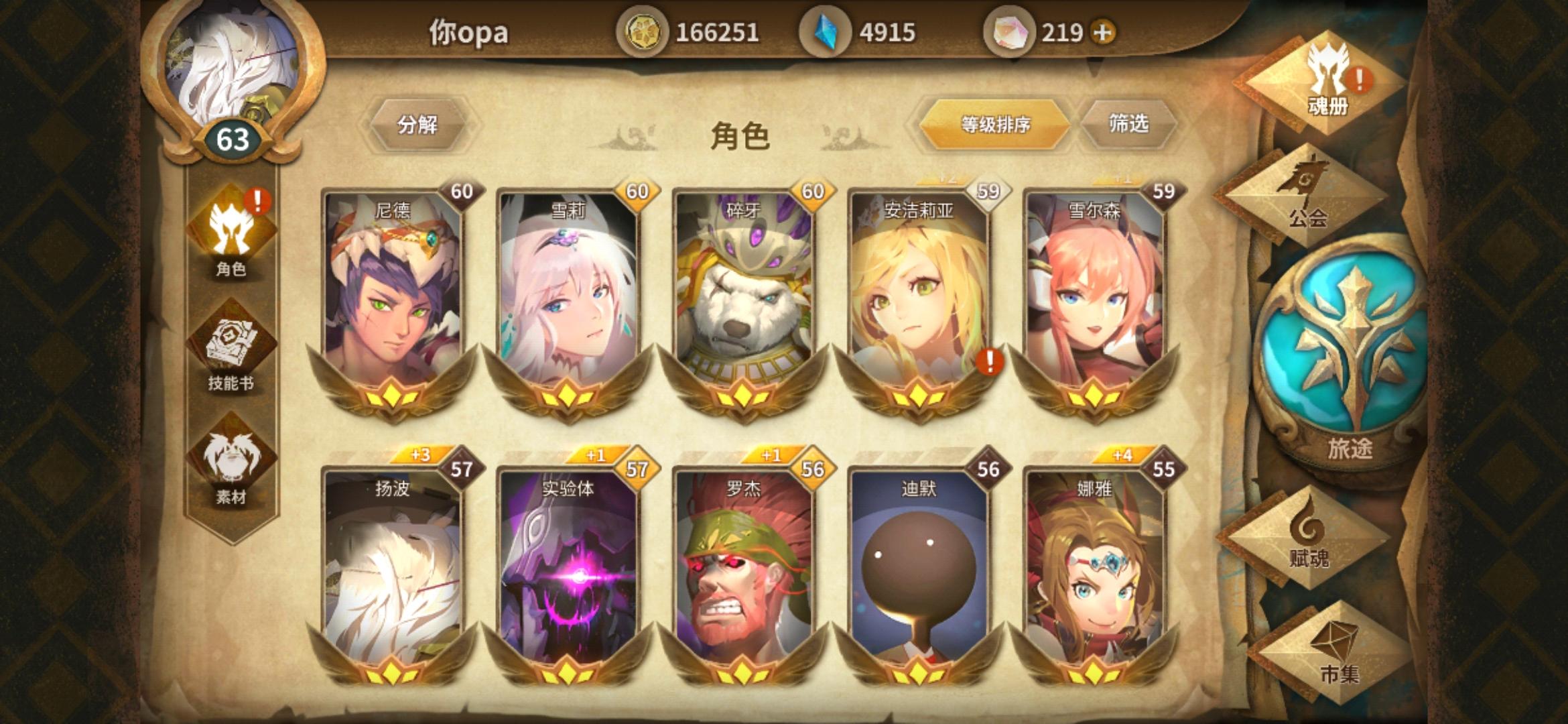Image resolution: width=1568 pixels, height=724 pixels.
Task: Toggle the 等级排序 level sorting option
Action: tap(995, 124)
